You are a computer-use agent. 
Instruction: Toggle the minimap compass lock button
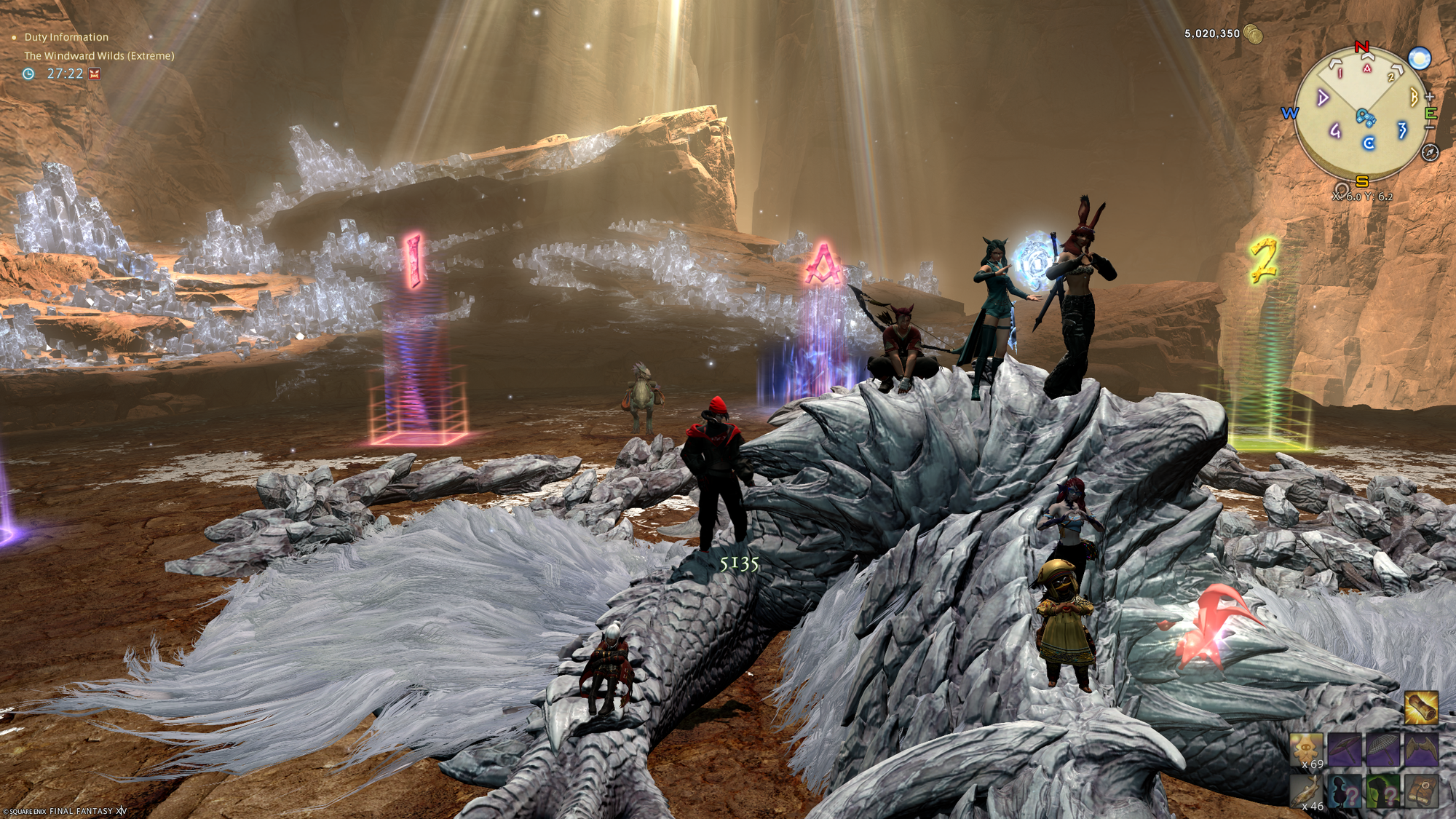[x=1430, y=153]
